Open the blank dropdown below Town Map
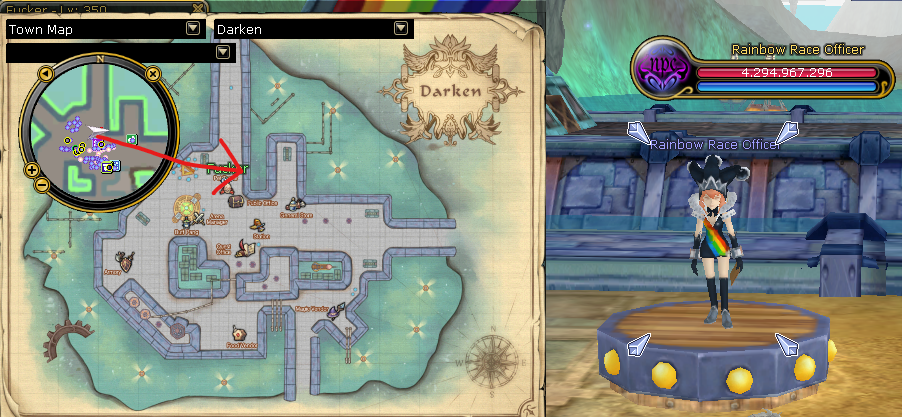The width and height of the screenshot is (902, 417). 221,53
